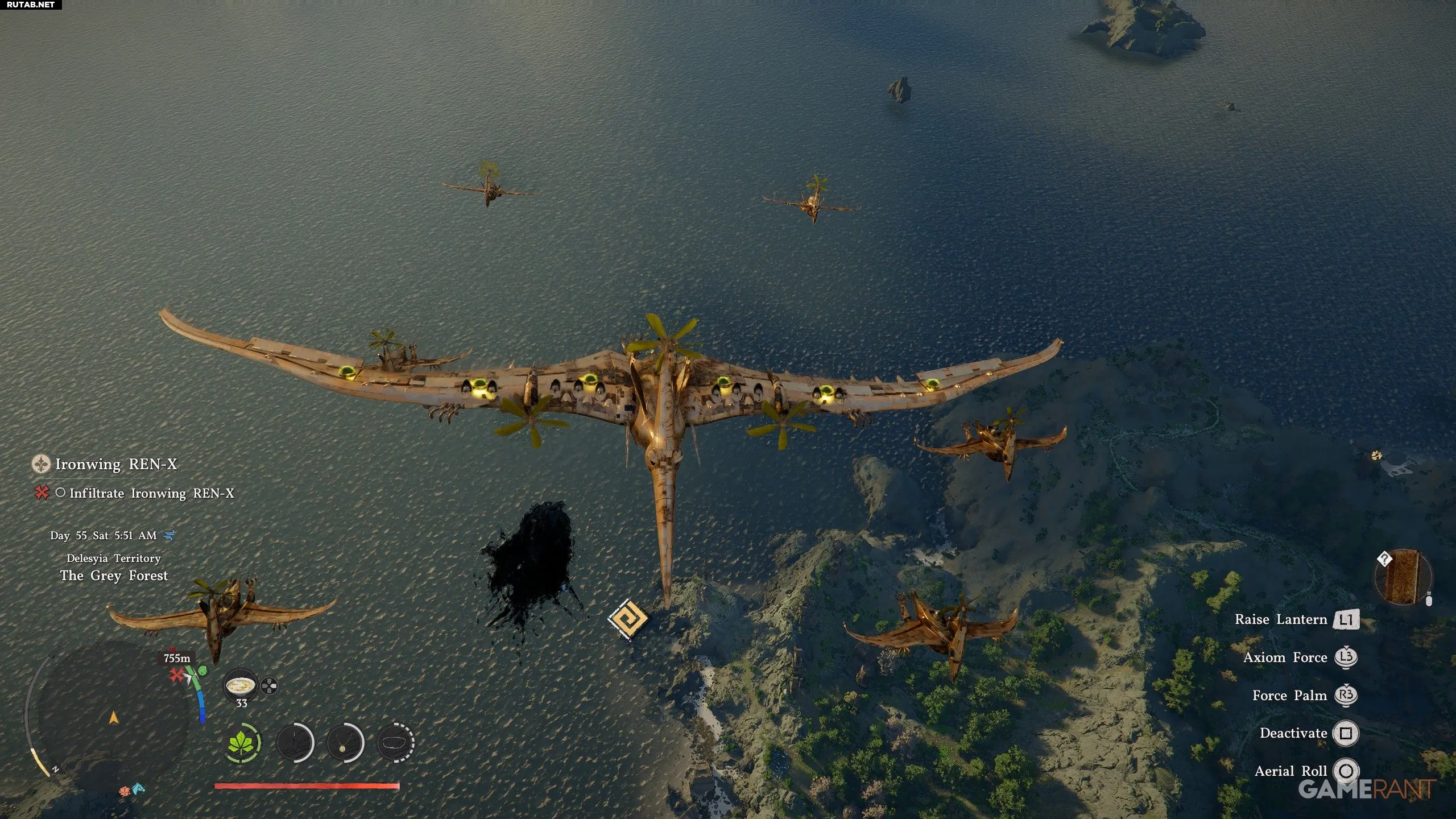
Task: Click the blue horse icon below minimap
Action: [139, 789]
